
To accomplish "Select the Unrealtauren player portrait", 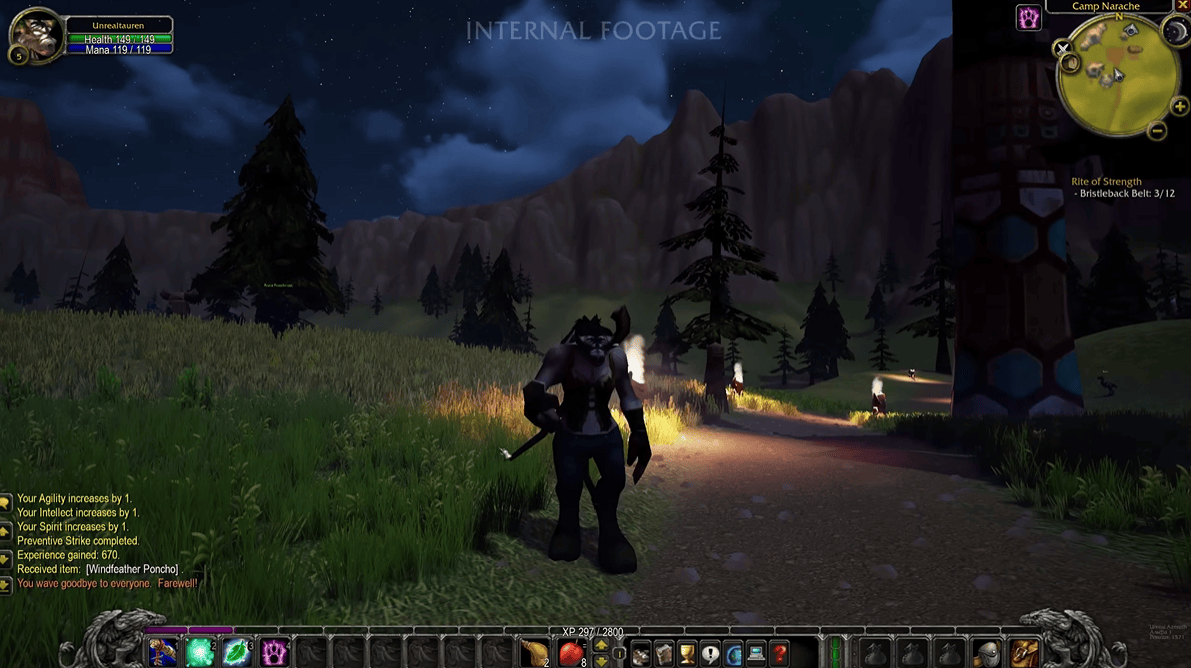I will [x=35, y=35].
